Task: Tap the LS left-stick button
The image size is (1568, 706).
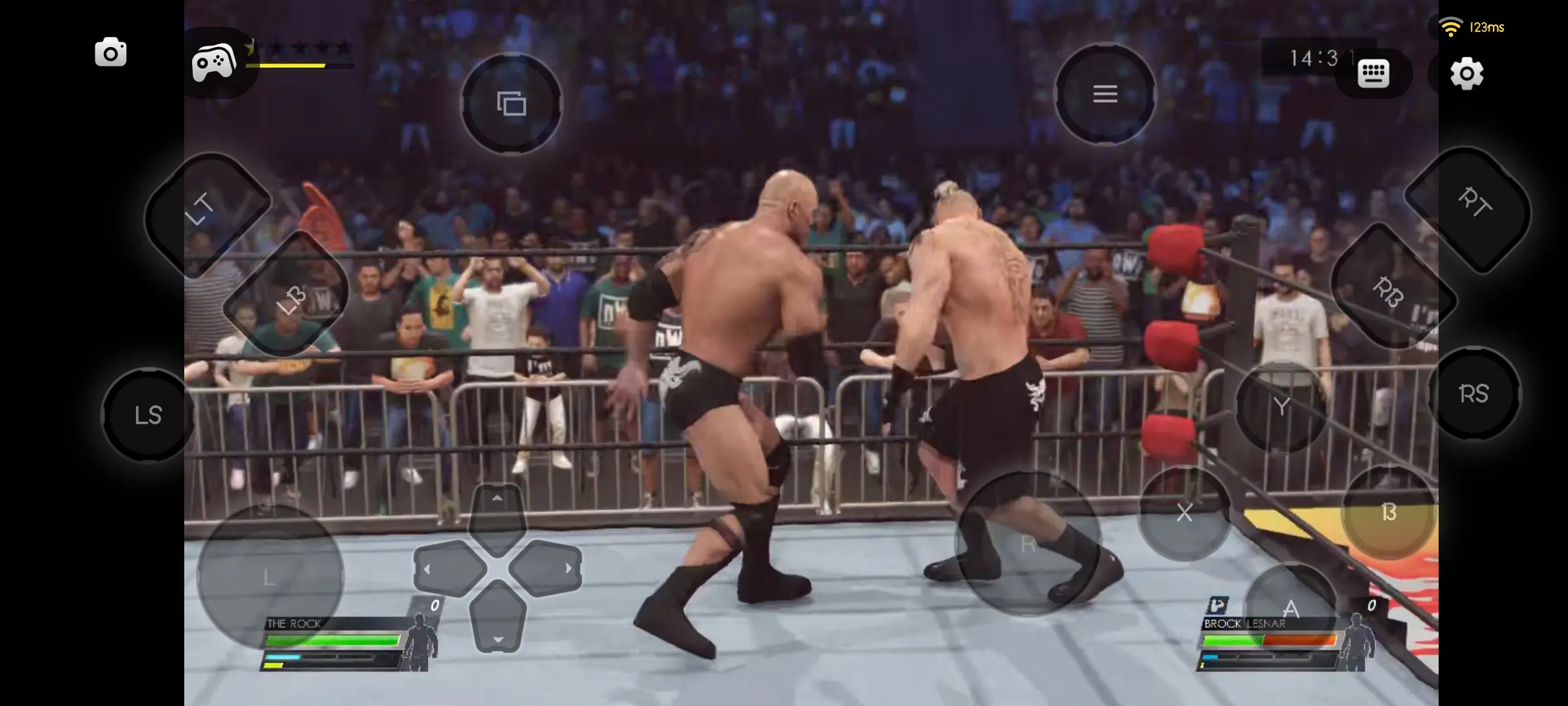Action: click(x=149, y=414)
